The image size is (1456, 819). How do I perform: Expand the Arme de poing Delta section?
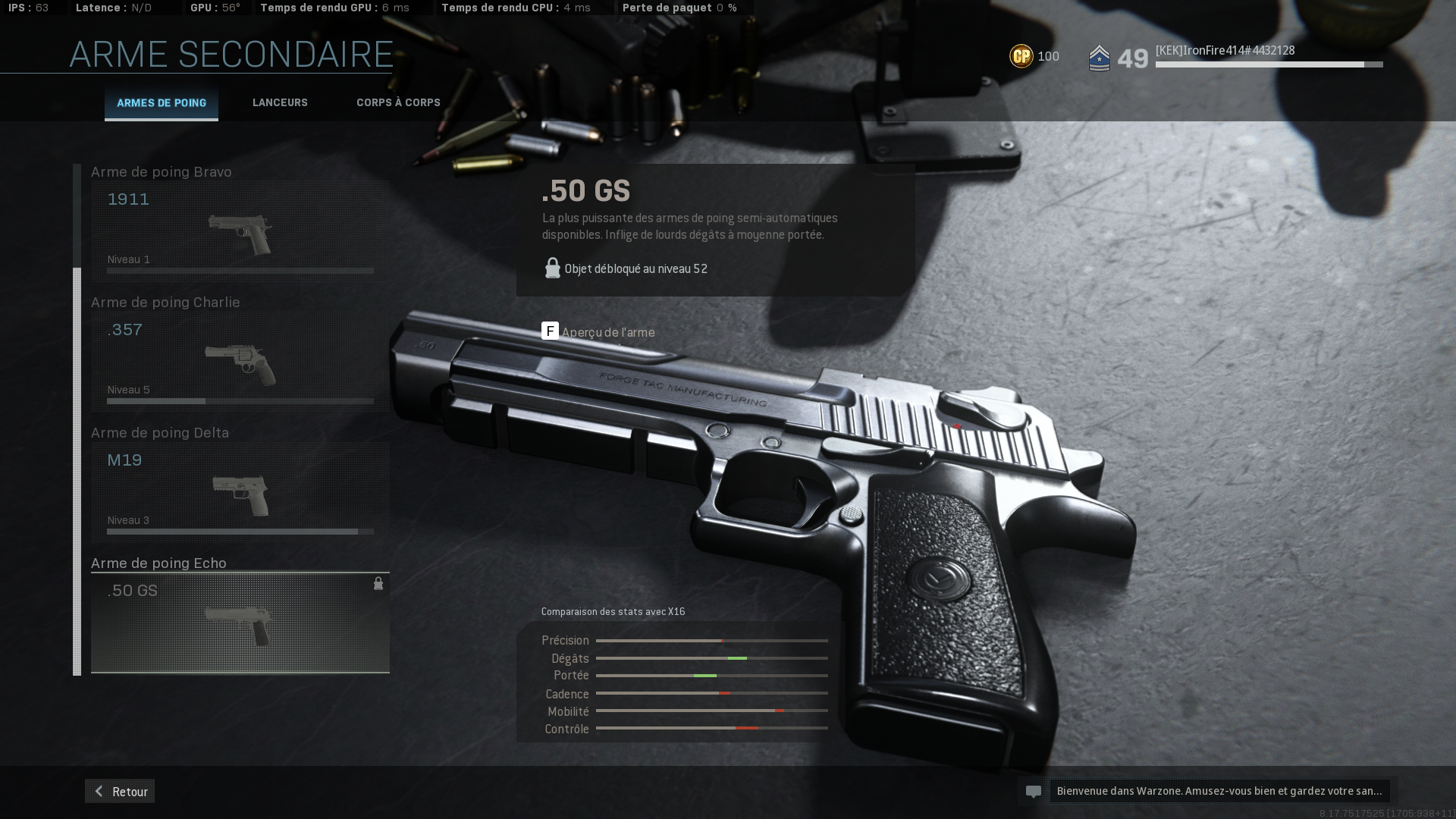tap(159, 432)
